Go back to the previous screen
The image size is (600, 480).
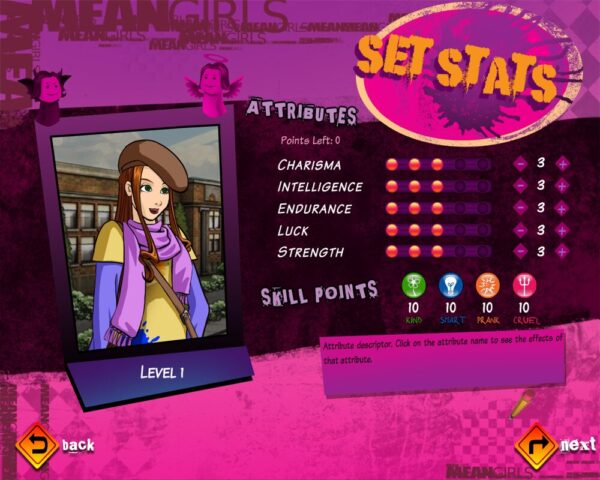(x=38, y=445)
